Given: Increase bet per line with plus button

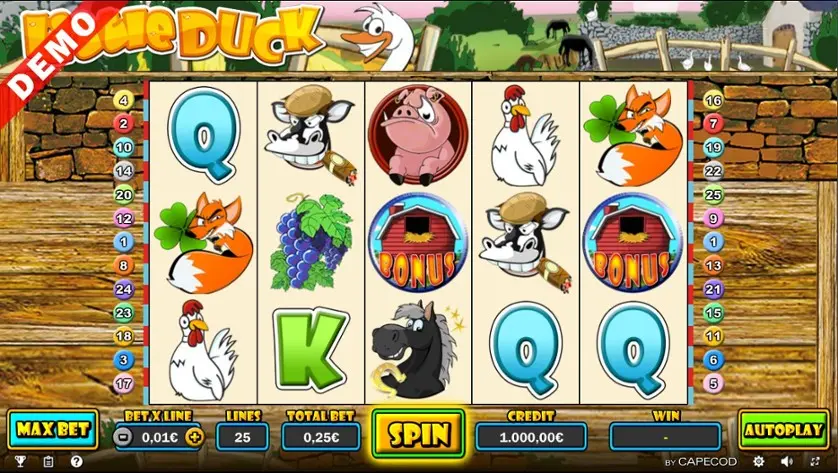Looking at the screenshot, I should point(194,436).
